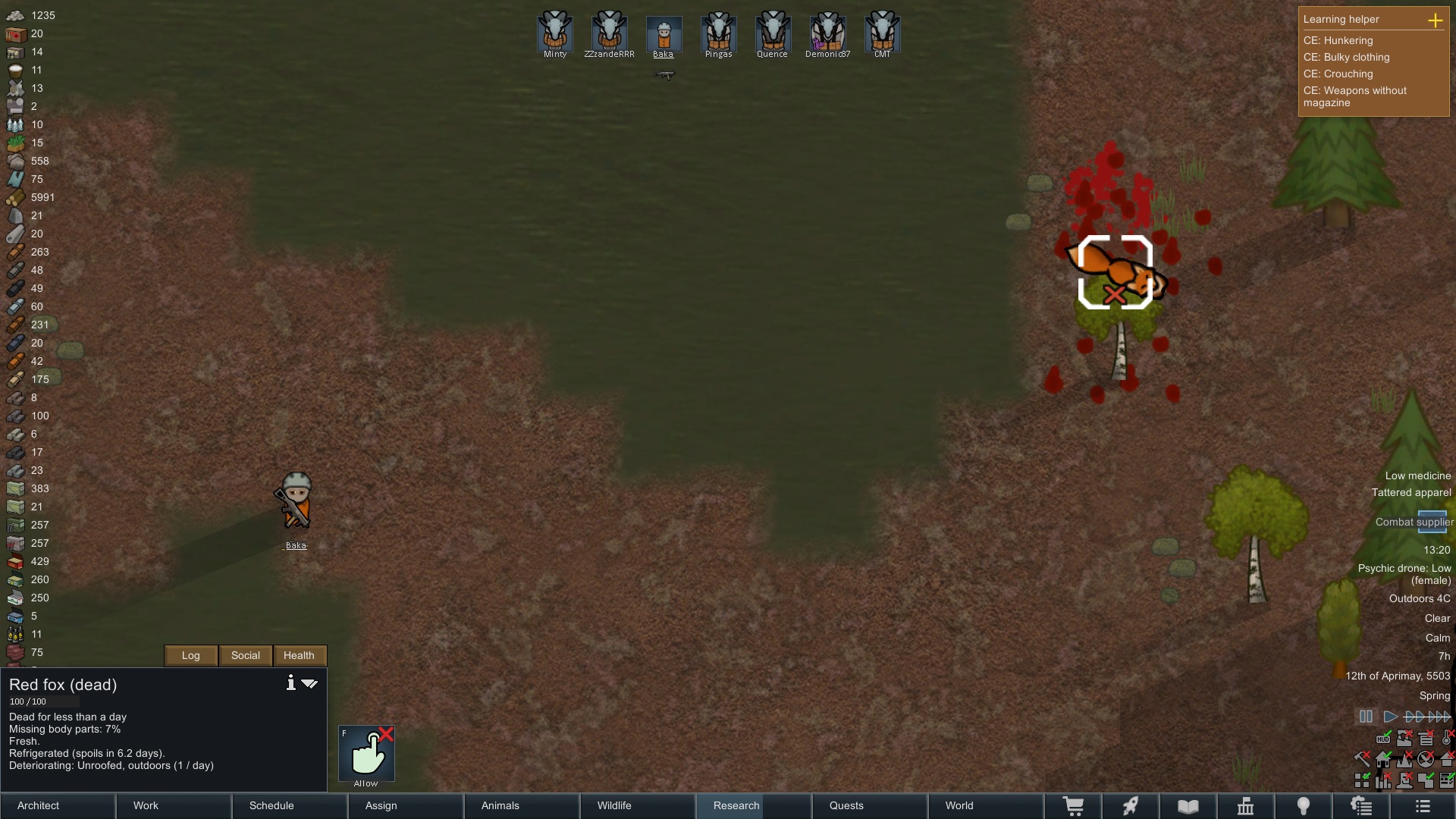This screenshot has height=819, width=1456.
Task: Open the Schedule tab
Action: (x=290, y=805)
